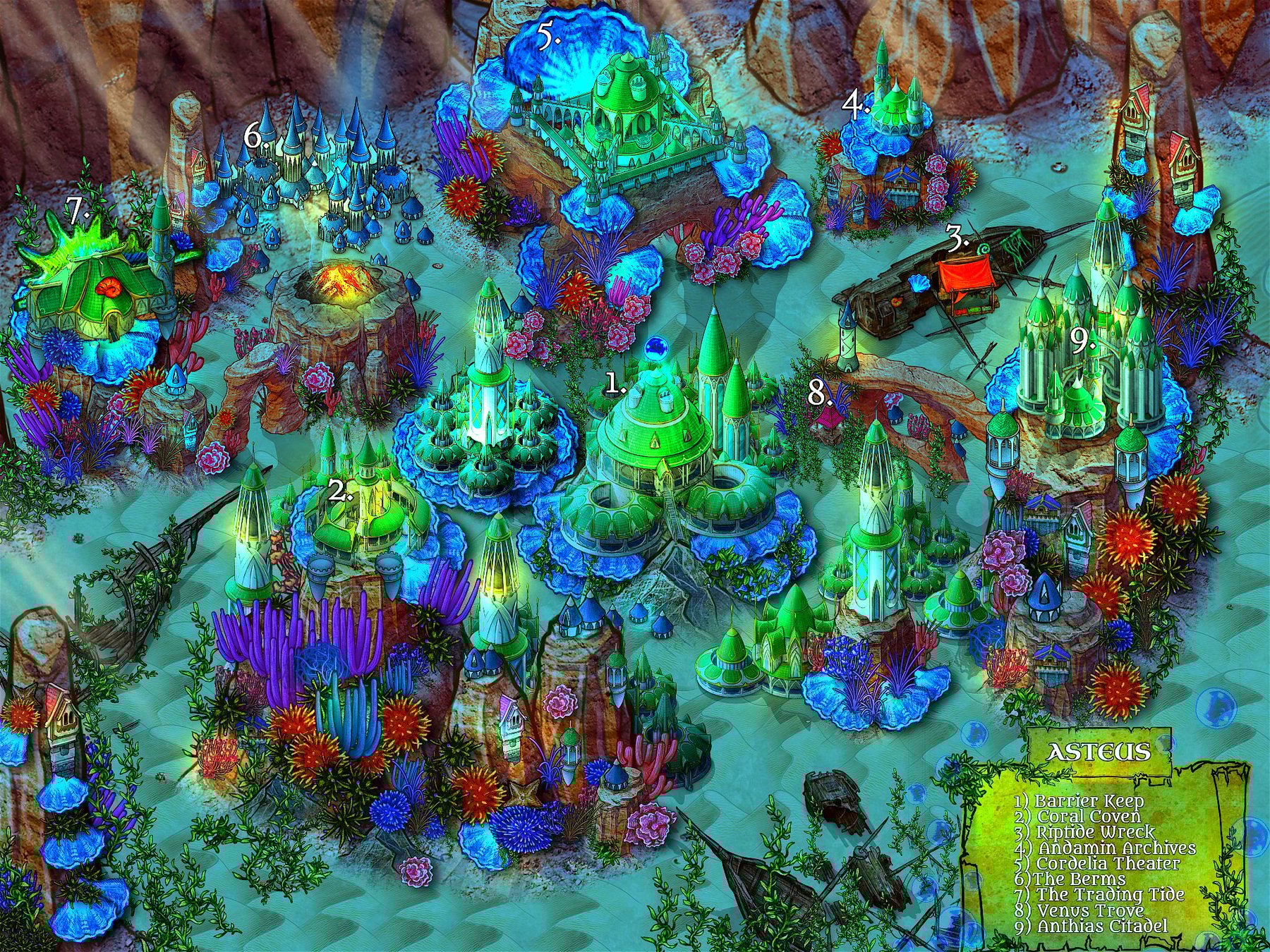Viewport: 1270px width, 952px height.
Task: Click map marker number 1
Action: (x=616, y=384)
